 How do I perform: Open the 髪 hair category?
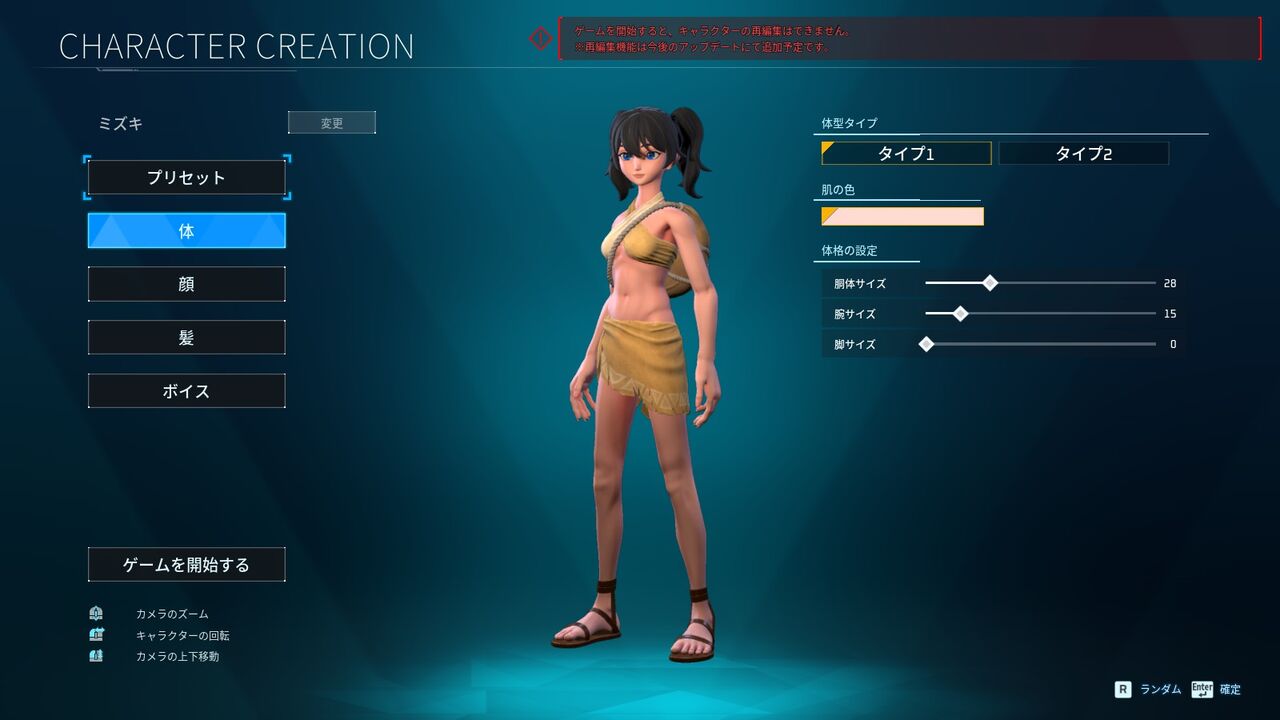(187, 338)
